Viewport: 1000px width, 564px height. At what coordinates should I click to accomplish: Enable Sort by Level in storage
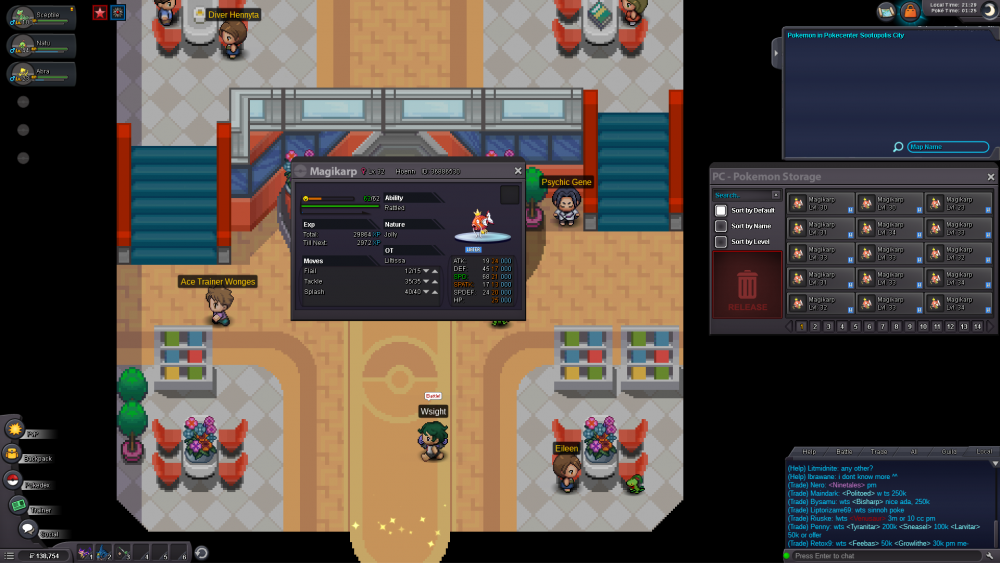pos(721,241)
